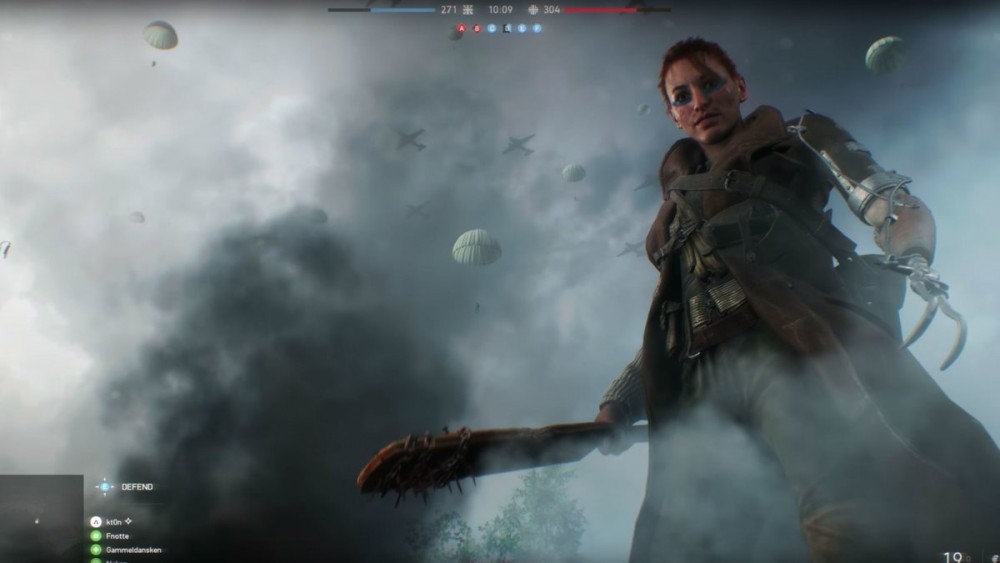
Task: Select squad member kt0n
Action: pyautogui.click(x=97, y=522)
